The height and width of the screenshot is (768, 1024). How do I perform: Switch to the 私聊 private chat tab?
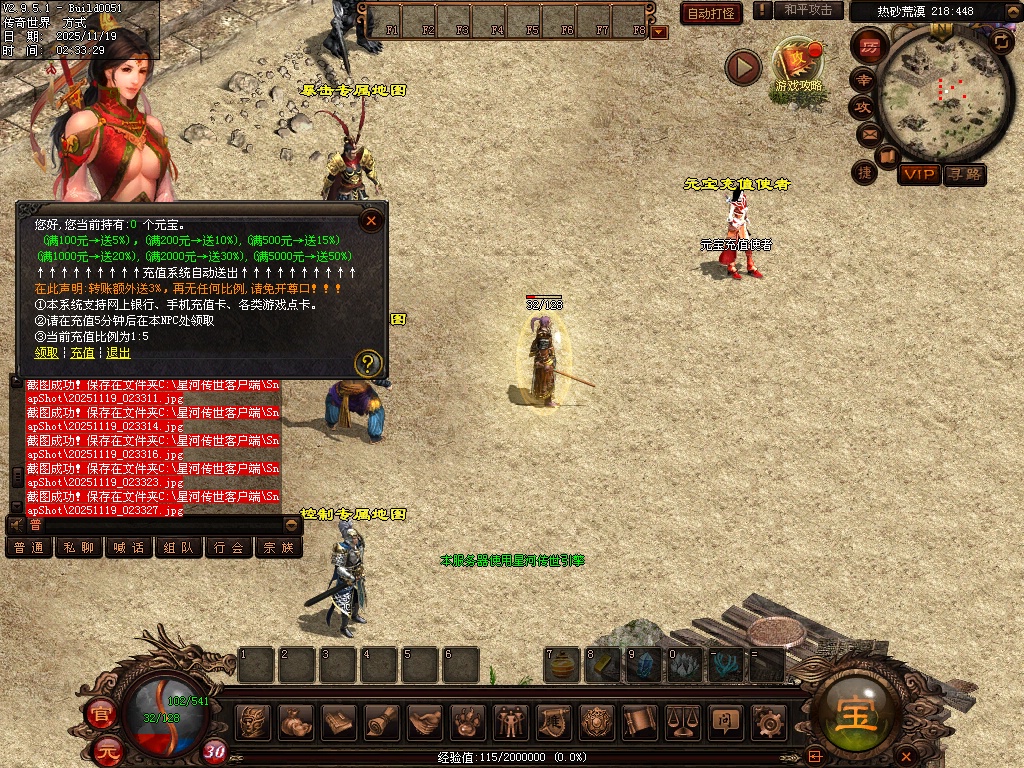(x=79, y=548)
